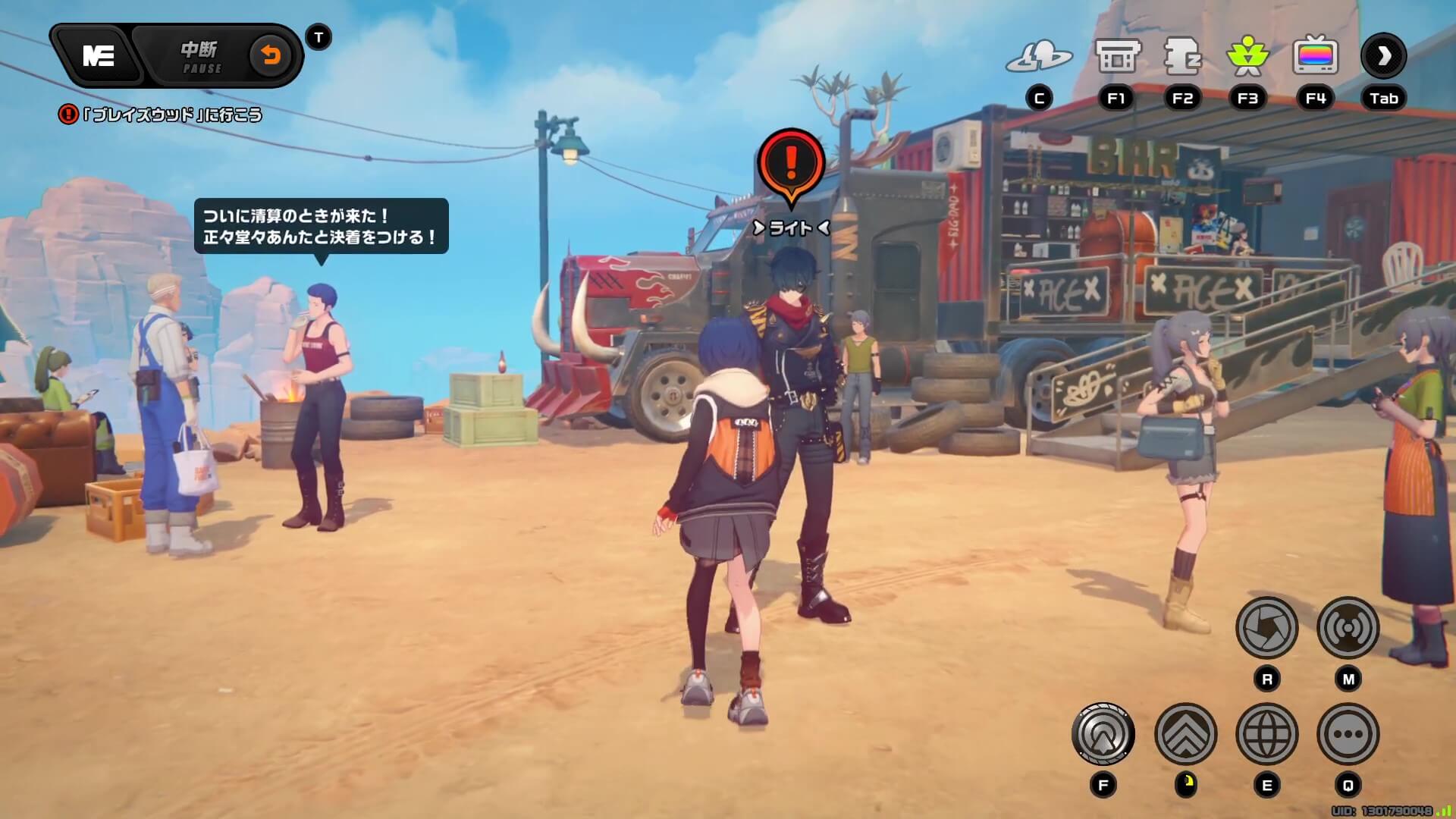Collapse the HUD with the right-arrow Tab button

point(1384,55)
